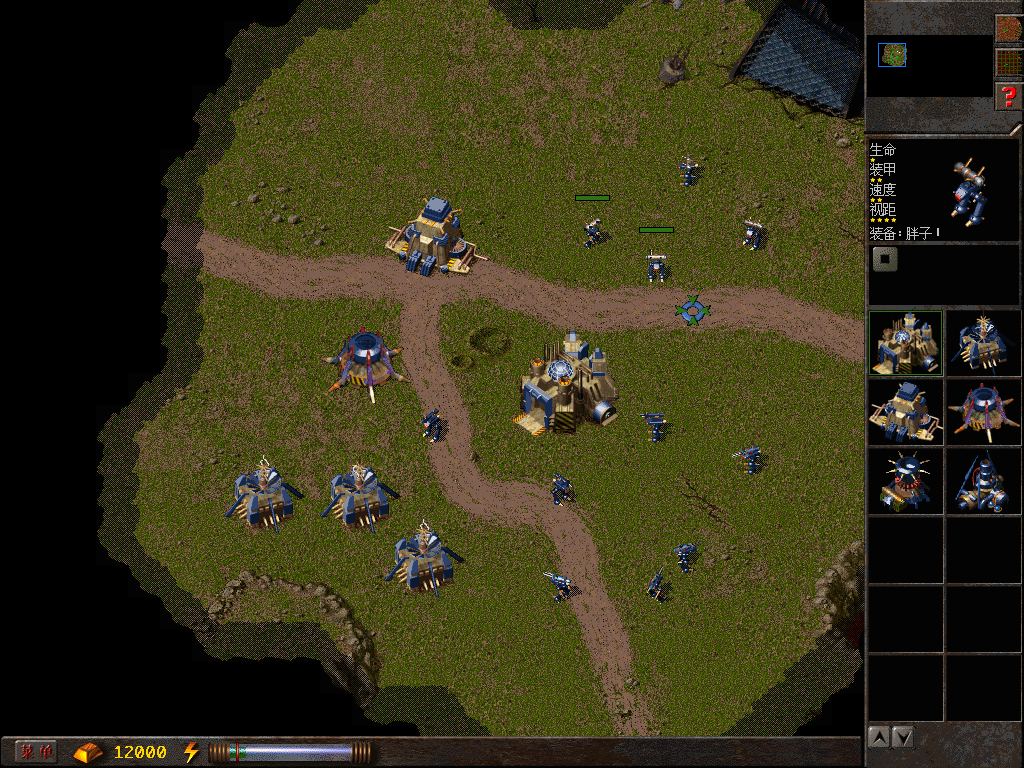1024x768 pixels.
Task: Select the spiked dome generator build icon
Action: pos(905,480)
